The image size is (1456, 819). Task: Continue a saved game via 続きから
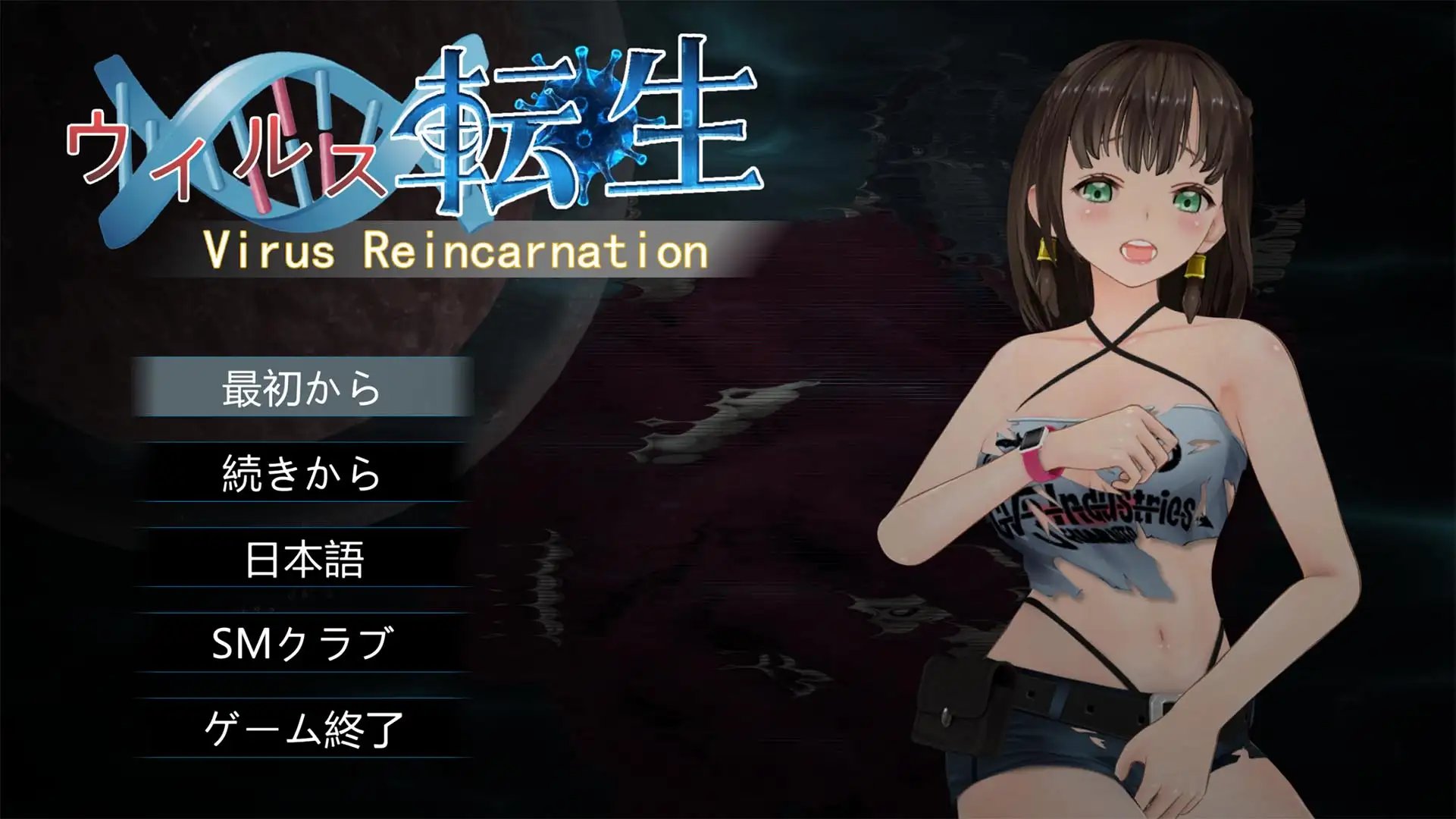coord(302,473)
